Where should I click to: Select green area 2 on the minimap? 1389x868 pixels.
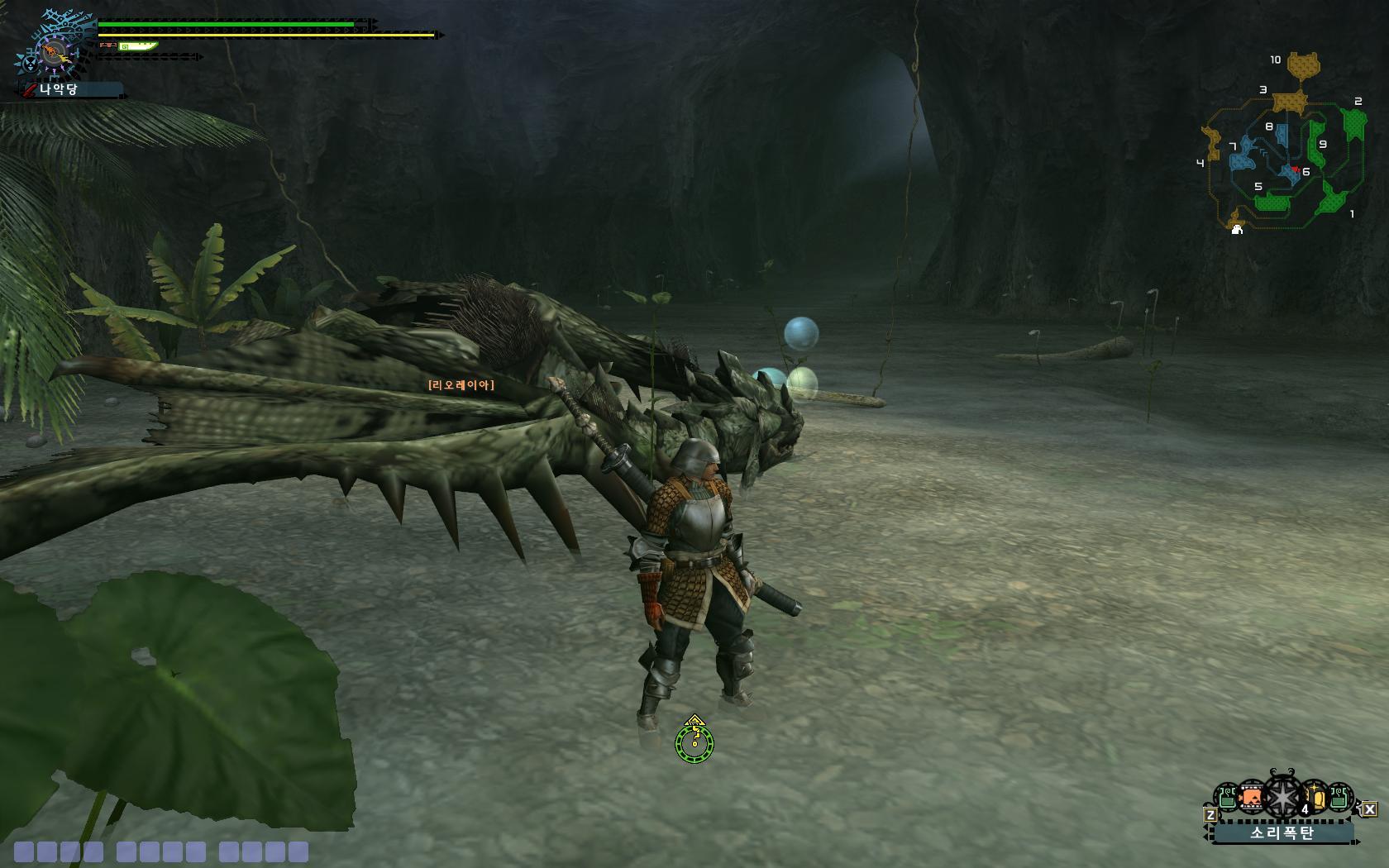[x=1354, y=124]
